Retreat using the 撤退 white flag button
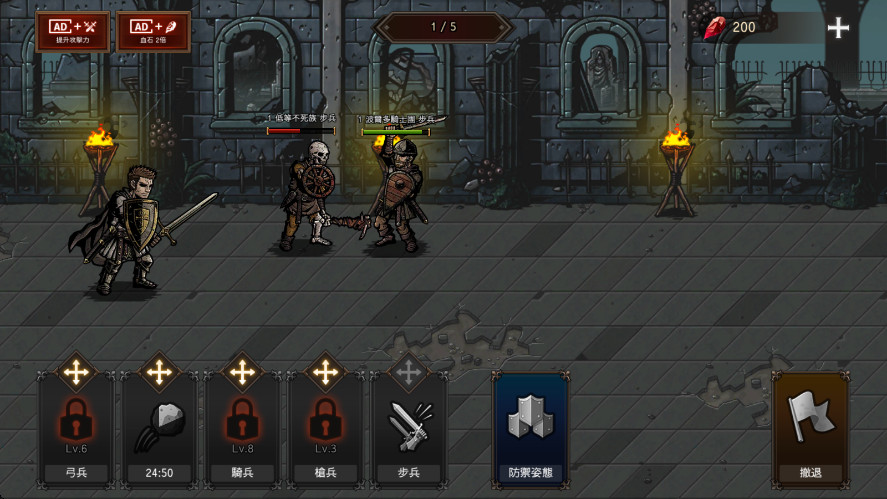Image resolution: width=887 pixels, height=499 pixels. (810, 429)
